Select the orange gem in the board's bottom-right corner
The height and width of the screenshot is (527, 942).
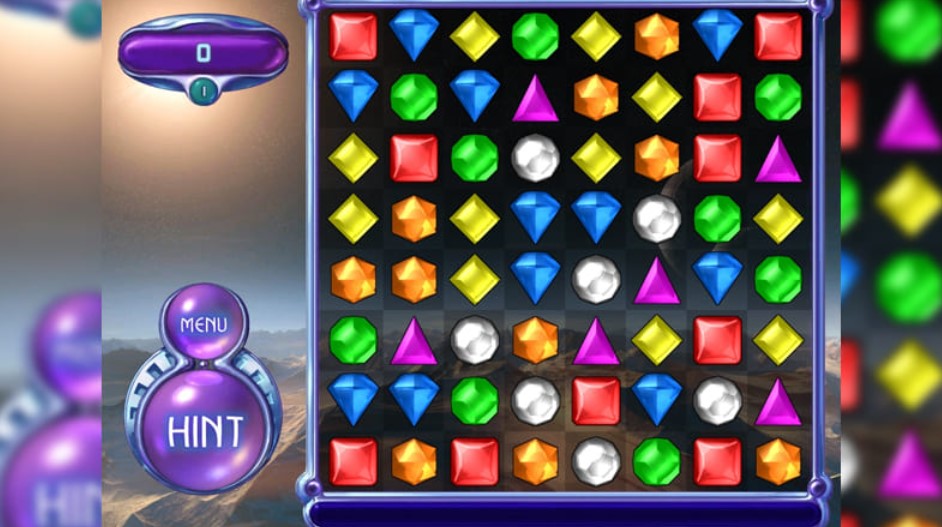pos(778,461)
